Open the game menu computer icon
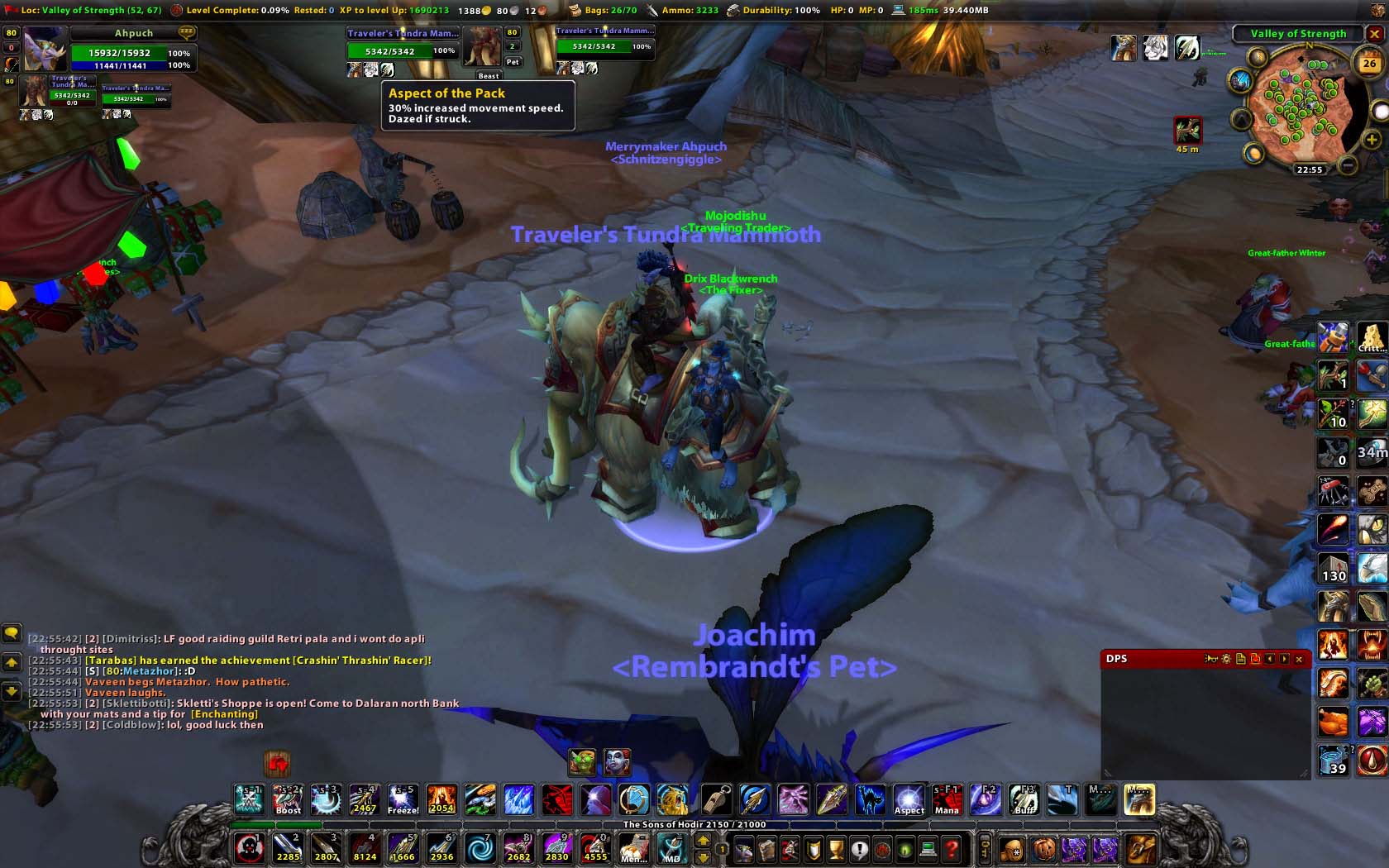The image size is (1389, 868). (x=927, y=848)
